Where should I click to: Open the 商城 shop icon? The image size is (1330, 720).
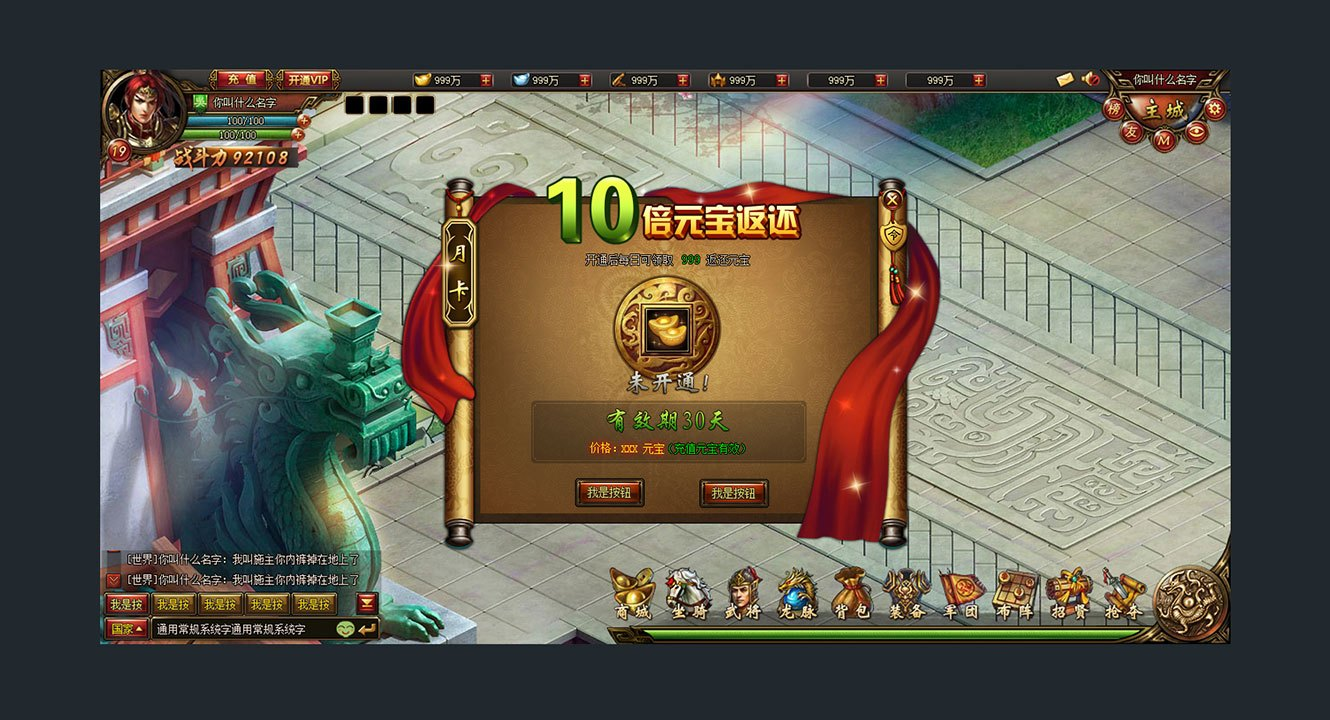[631, 587]
